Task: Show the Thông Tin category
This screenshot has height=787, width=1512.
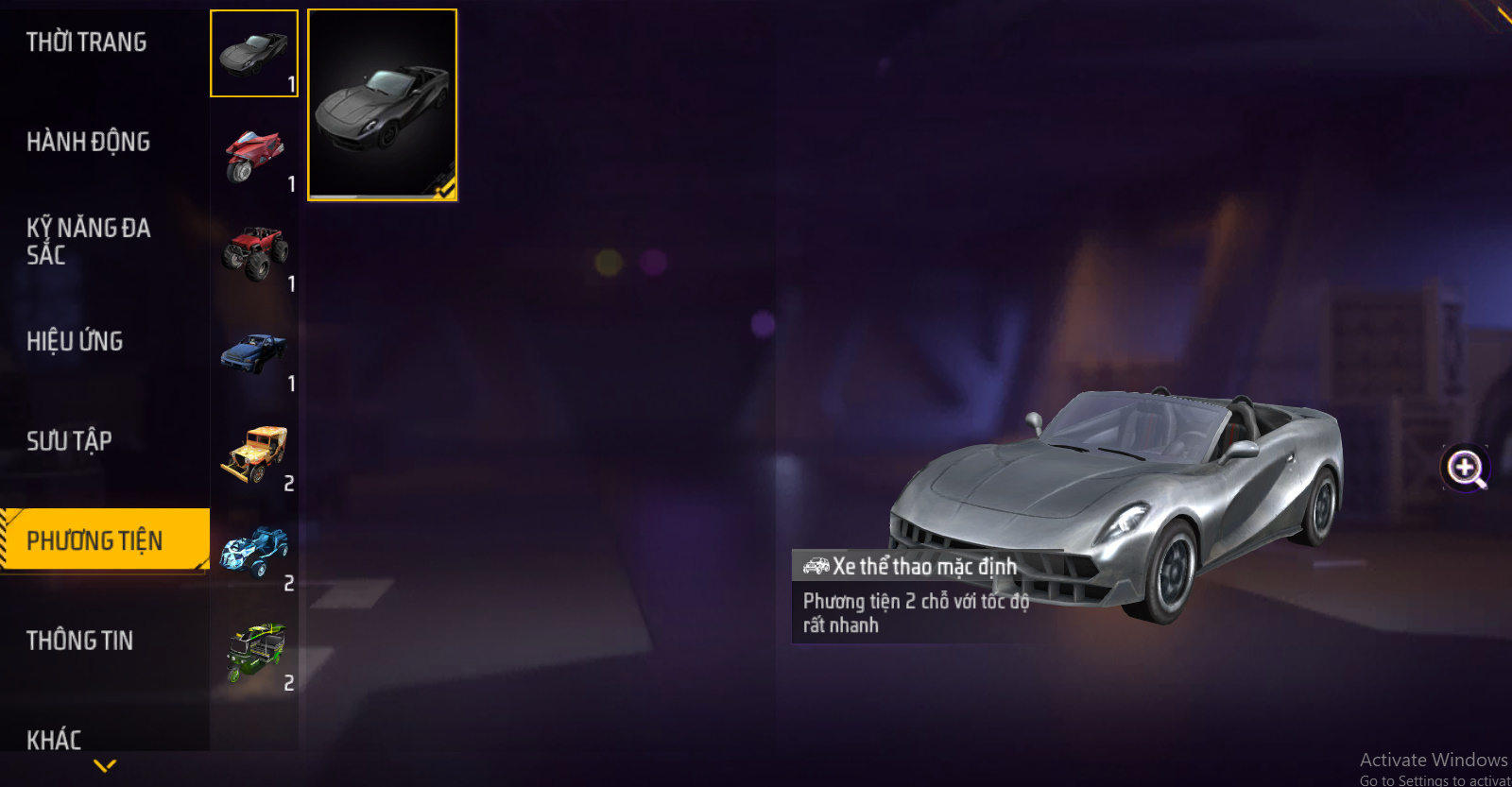Action: point(80,641)
